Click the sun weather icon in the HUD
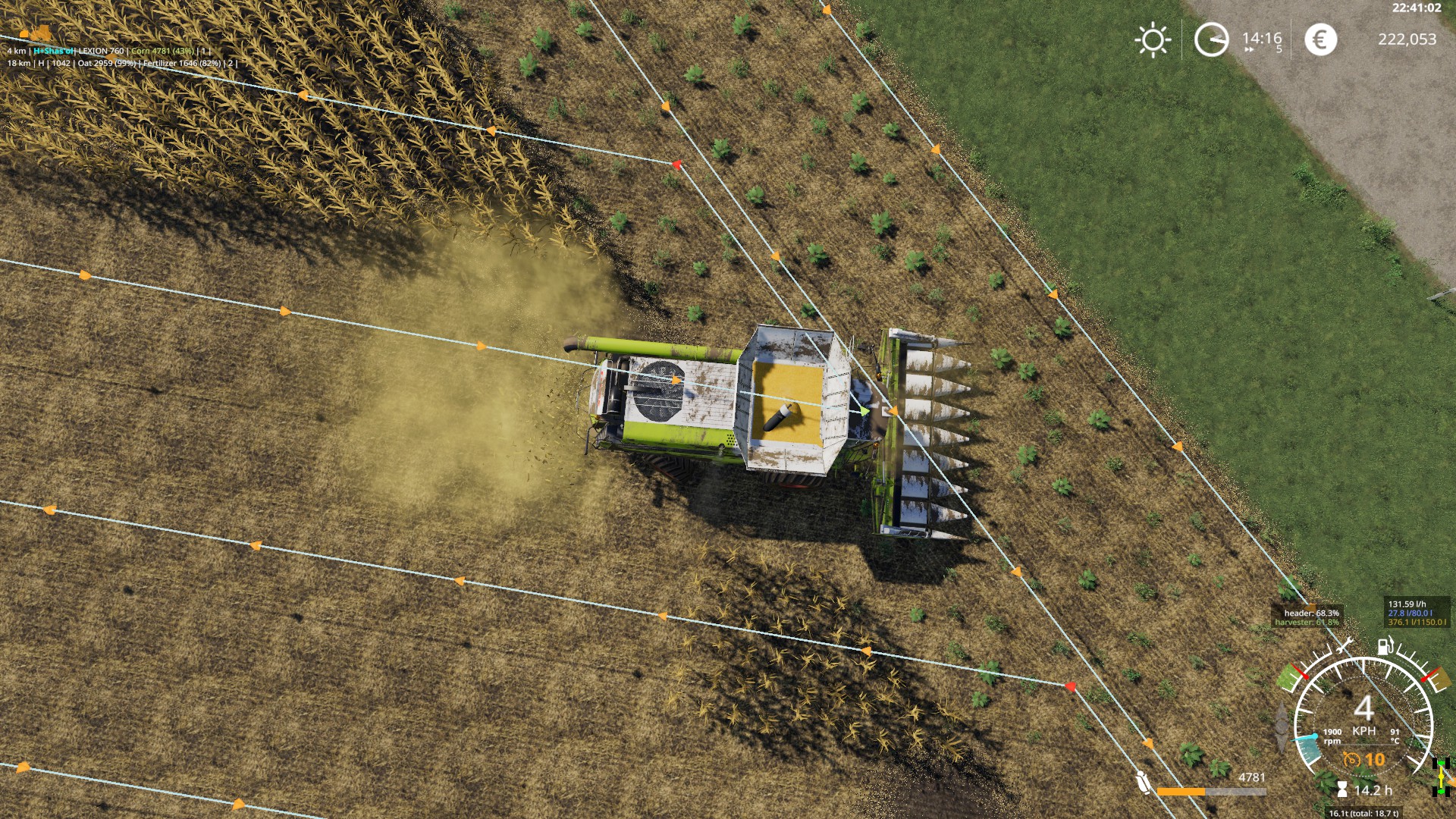This screenshot has width=1456, height=819. [1153, 39]
